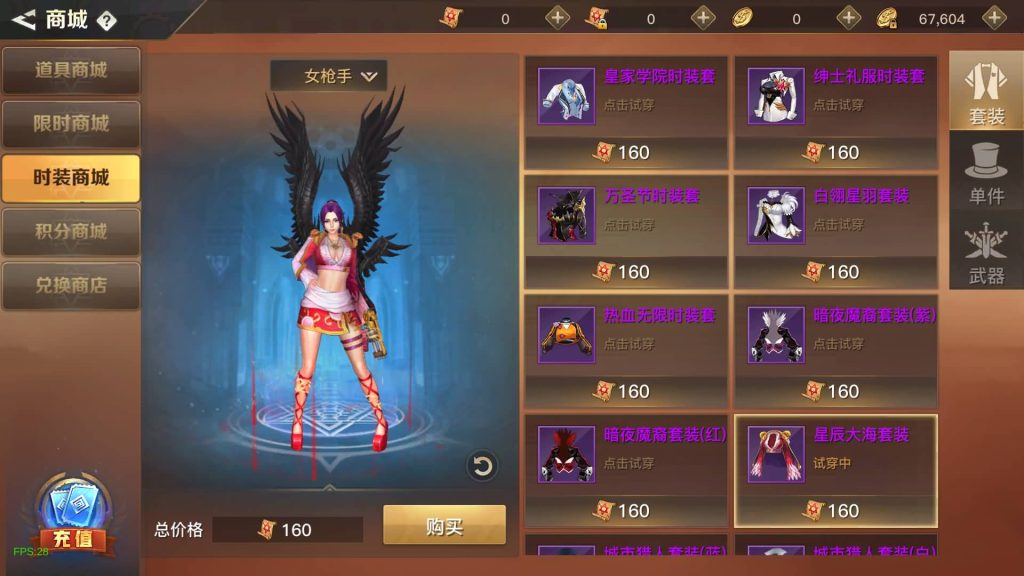This screenshot has height=576, width=1024.
Task: Try on the 白翎星羽套装 set
Action: [836, 230]
